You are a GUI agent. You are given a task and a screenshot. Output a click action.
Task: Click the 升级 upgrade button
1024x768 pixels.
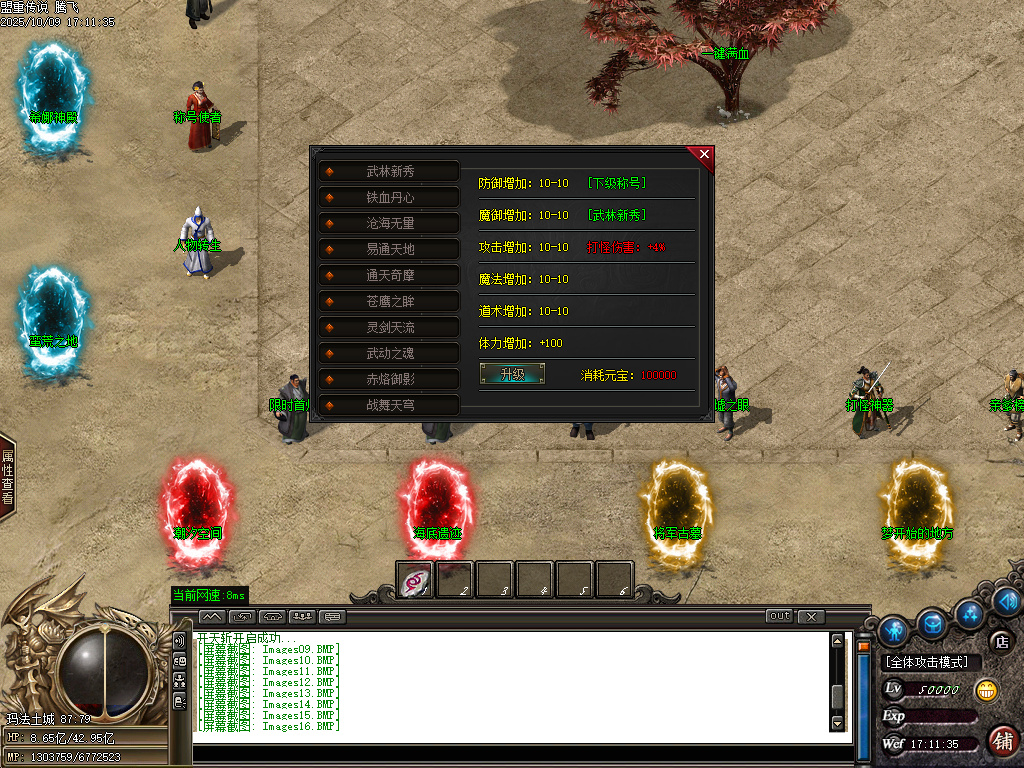click(x=512, y=374)
